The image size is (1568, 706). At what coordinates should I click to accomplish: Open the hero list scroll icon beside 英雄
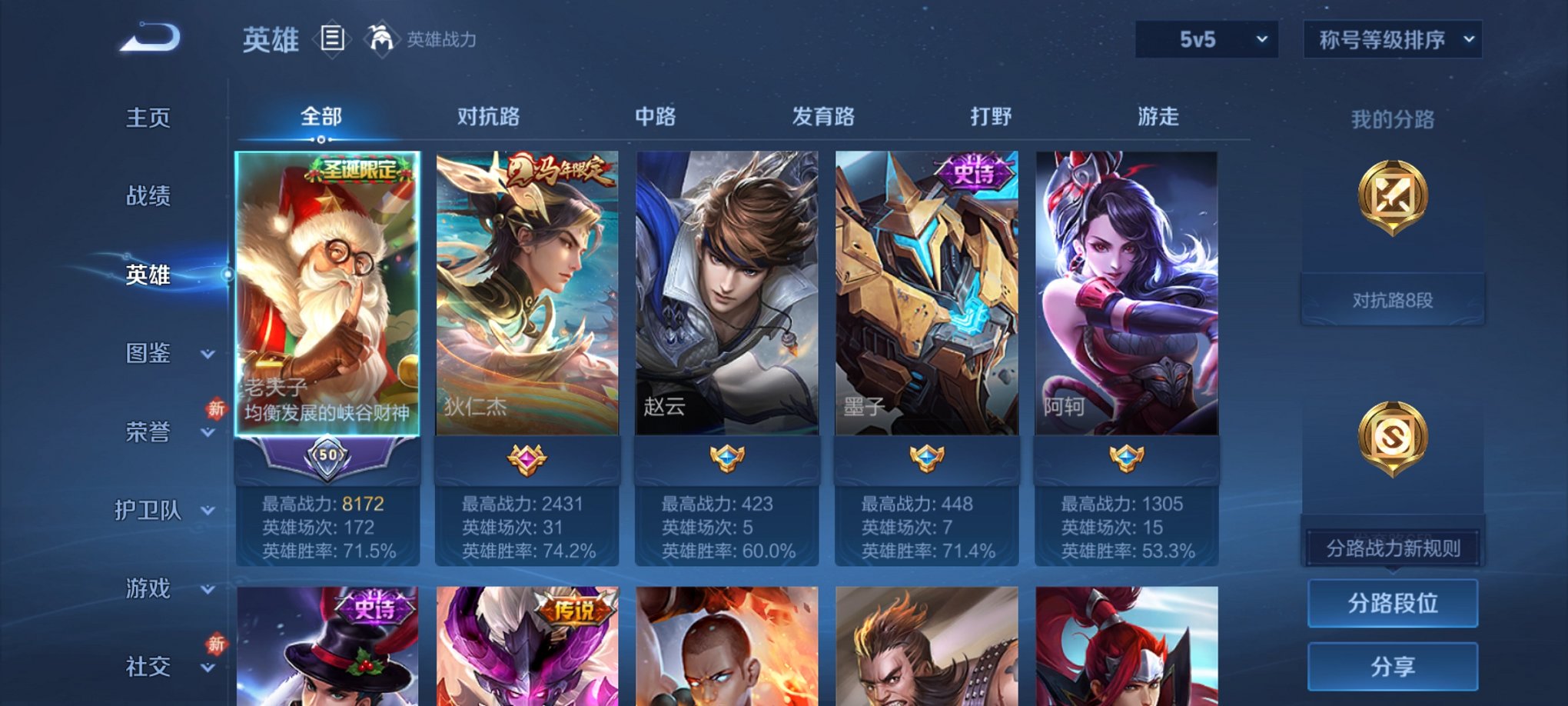click(x=332, y=40)
